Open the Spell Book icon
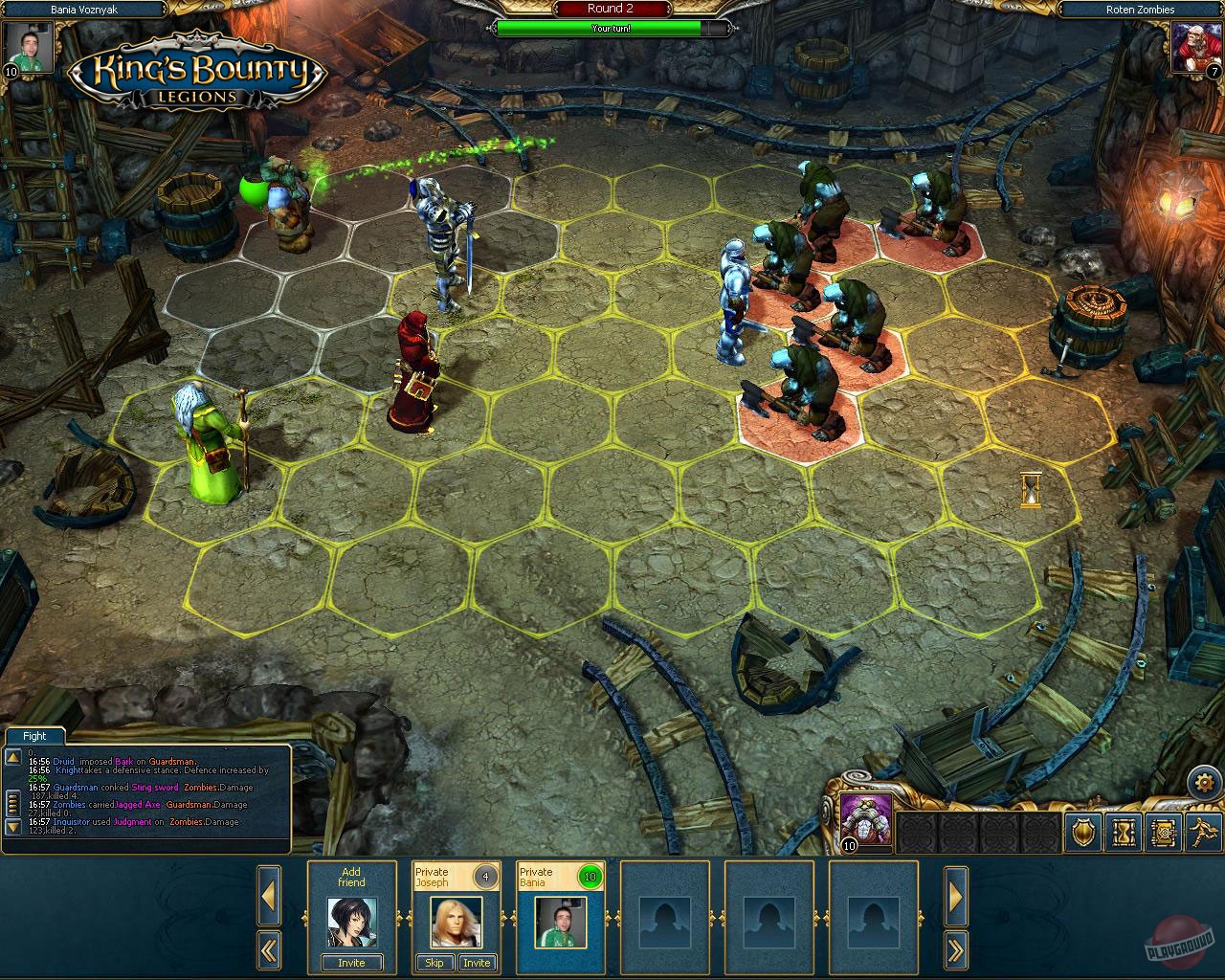Screen dimensions: 1225x980 tap(1165, 834)
